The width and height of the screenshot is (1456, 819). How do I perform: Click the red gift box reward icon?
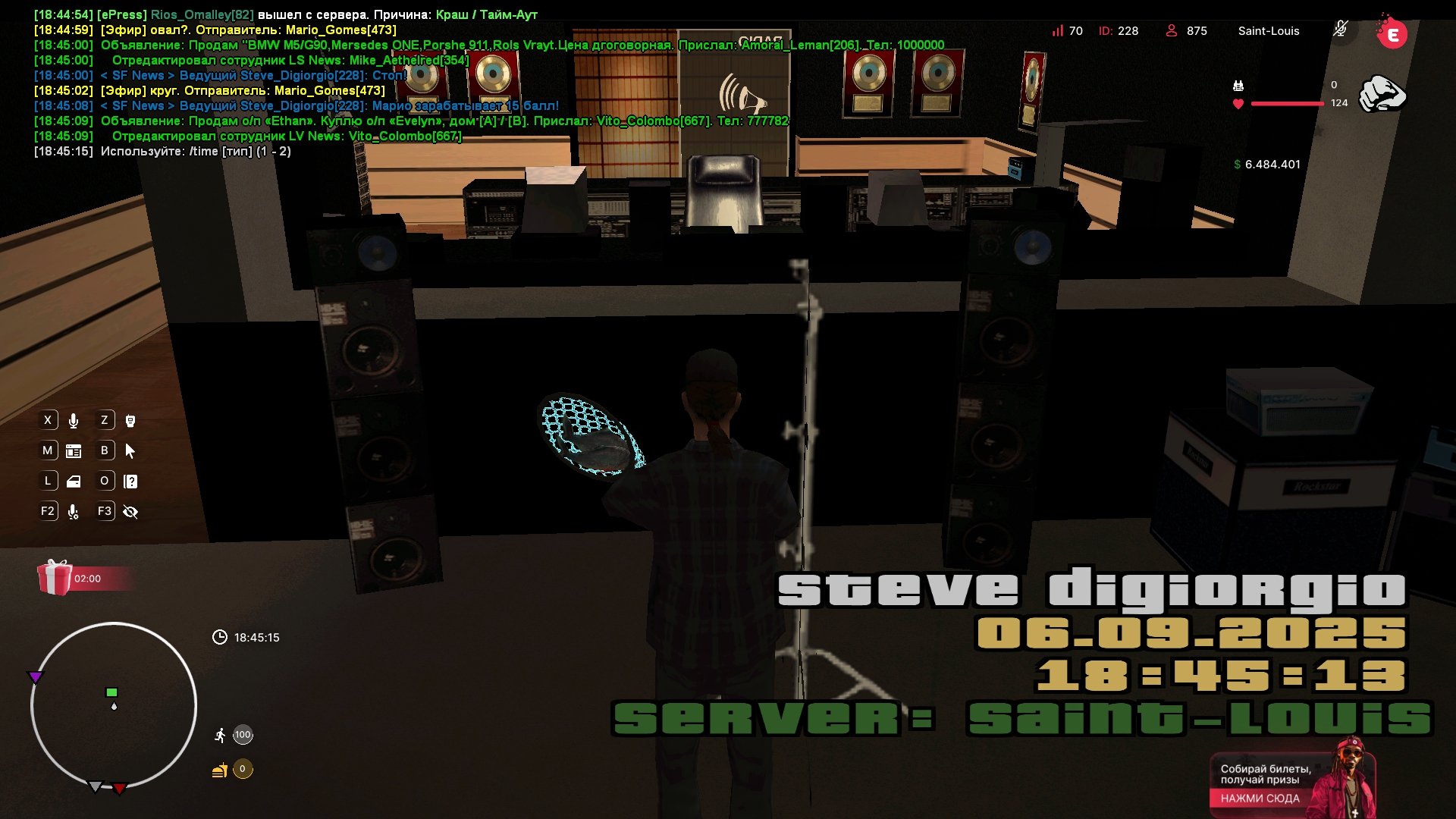coord(55,578)
